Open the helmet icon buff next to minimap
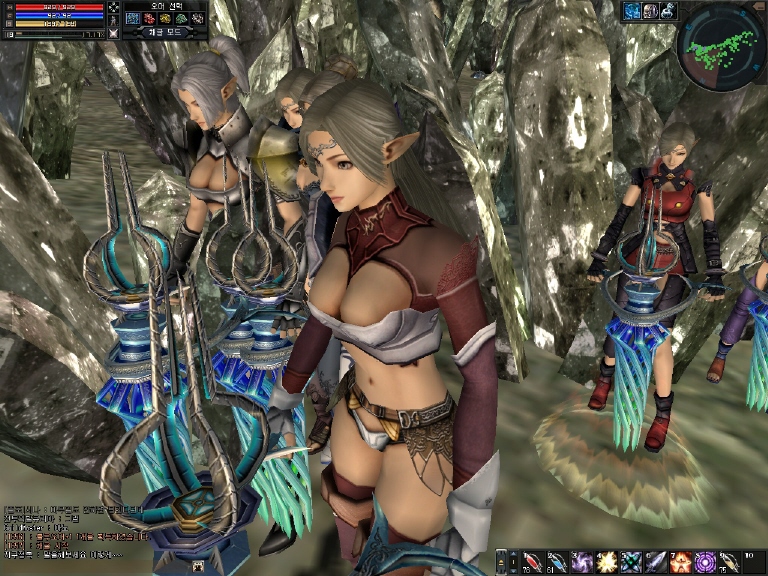Image resolution: width=768 pixels, height=576 pixels. pos(650,11)
